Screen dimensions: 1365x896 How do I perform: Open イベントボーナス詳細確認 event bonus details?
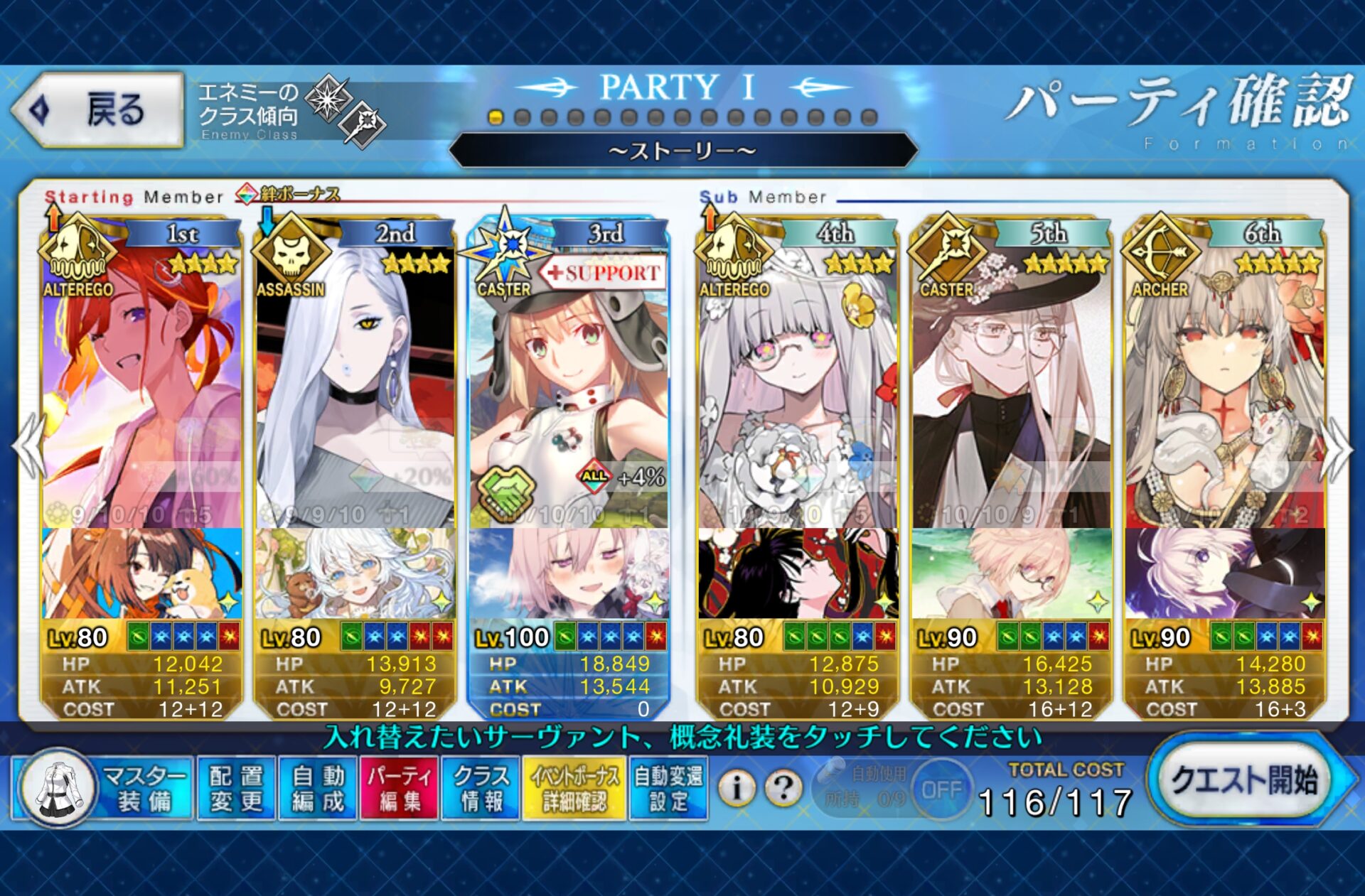pos(574,789)
